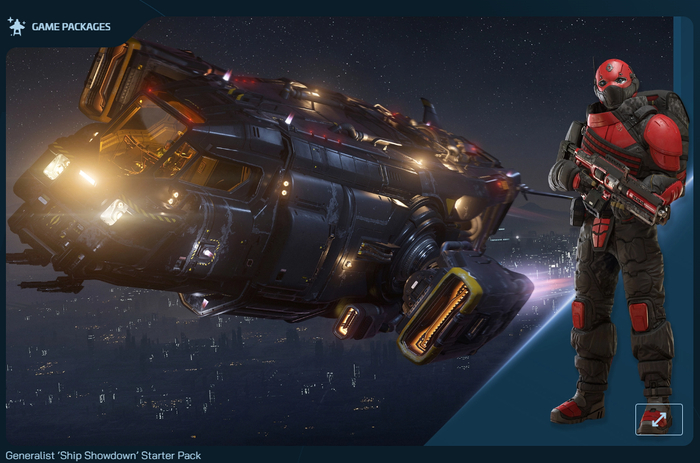Select the Game Packages category label
Viewport: 700px width, 463px height.
click(71, 27)
